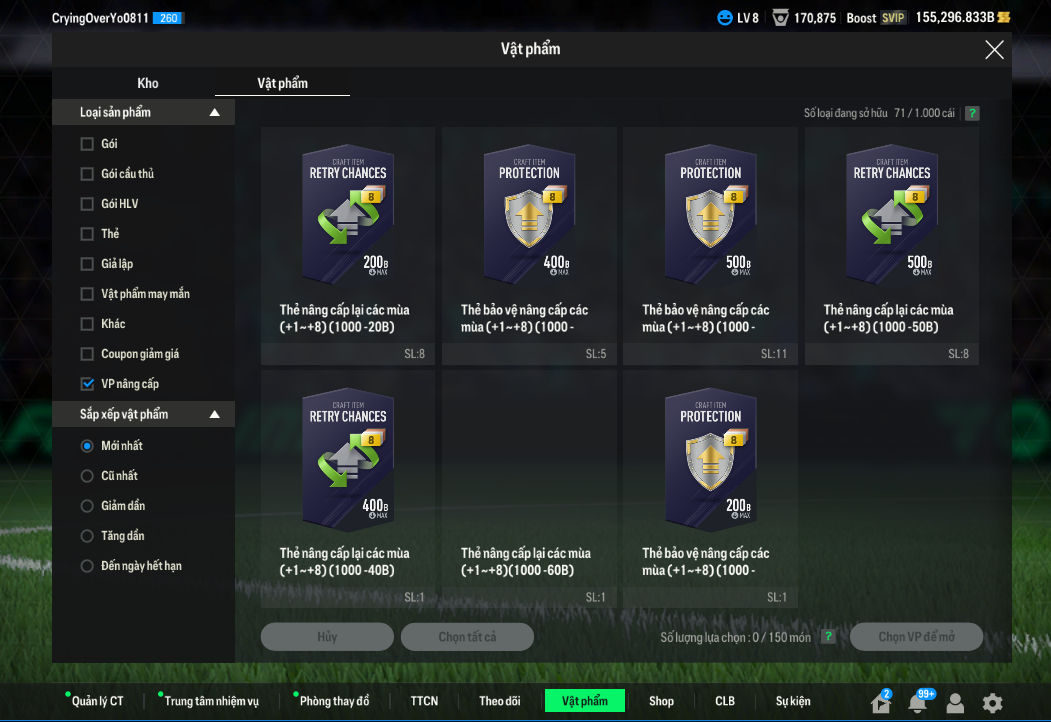Choose the Giảm dần sort option
1051x722 pixels.
point(87,506)
